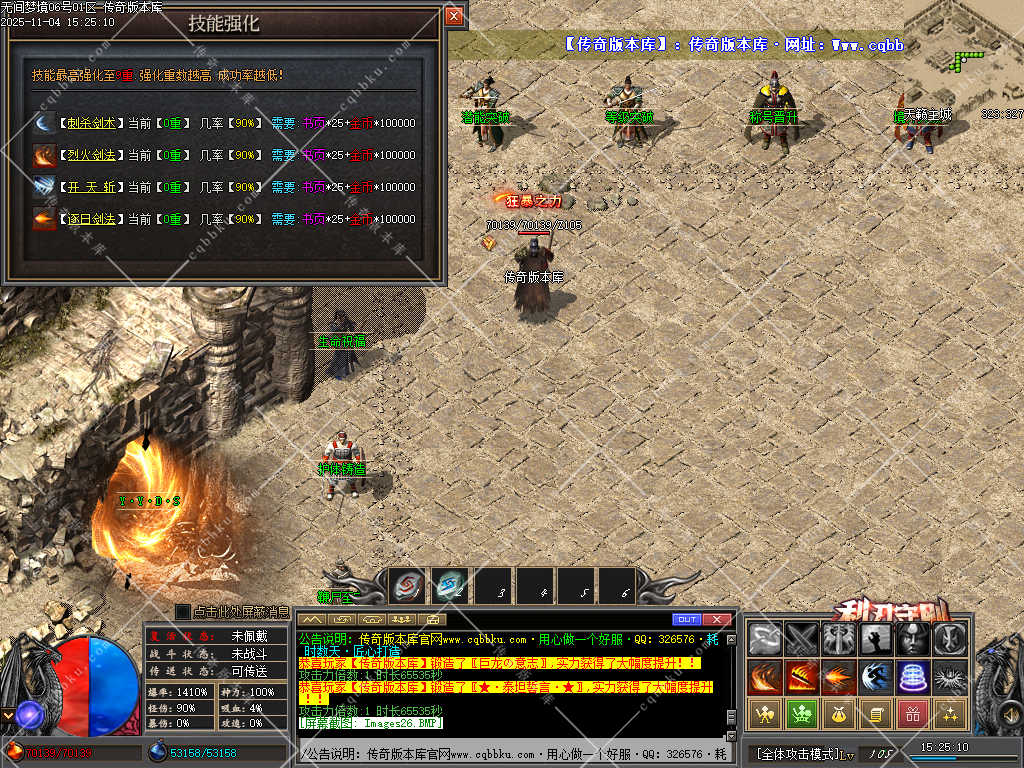Activate the flaming sword slash skill

(x=802, y=677)
